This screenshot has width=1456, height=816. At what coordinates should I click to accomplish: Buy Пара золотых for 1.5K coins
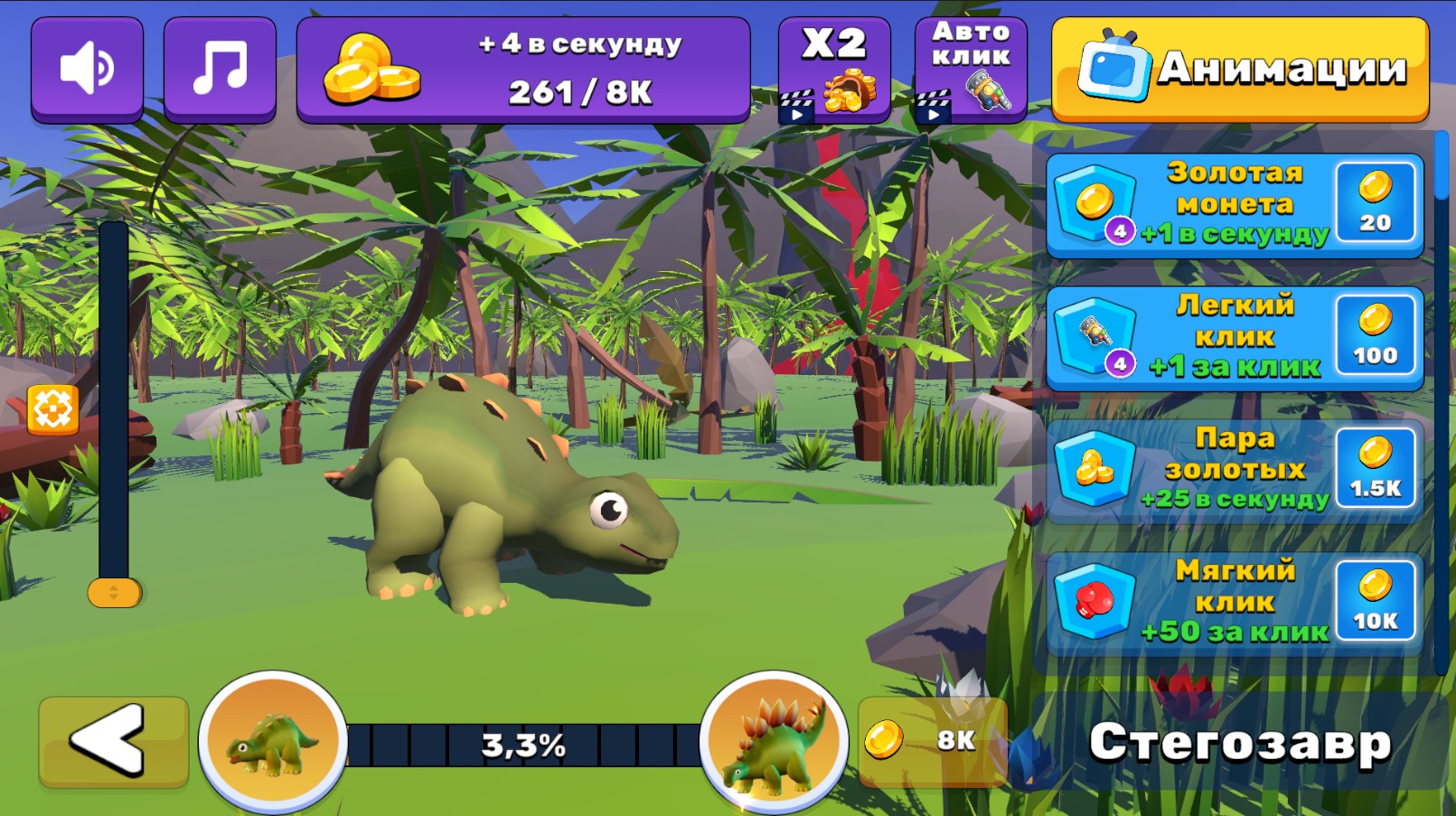tap(1376, 470)
